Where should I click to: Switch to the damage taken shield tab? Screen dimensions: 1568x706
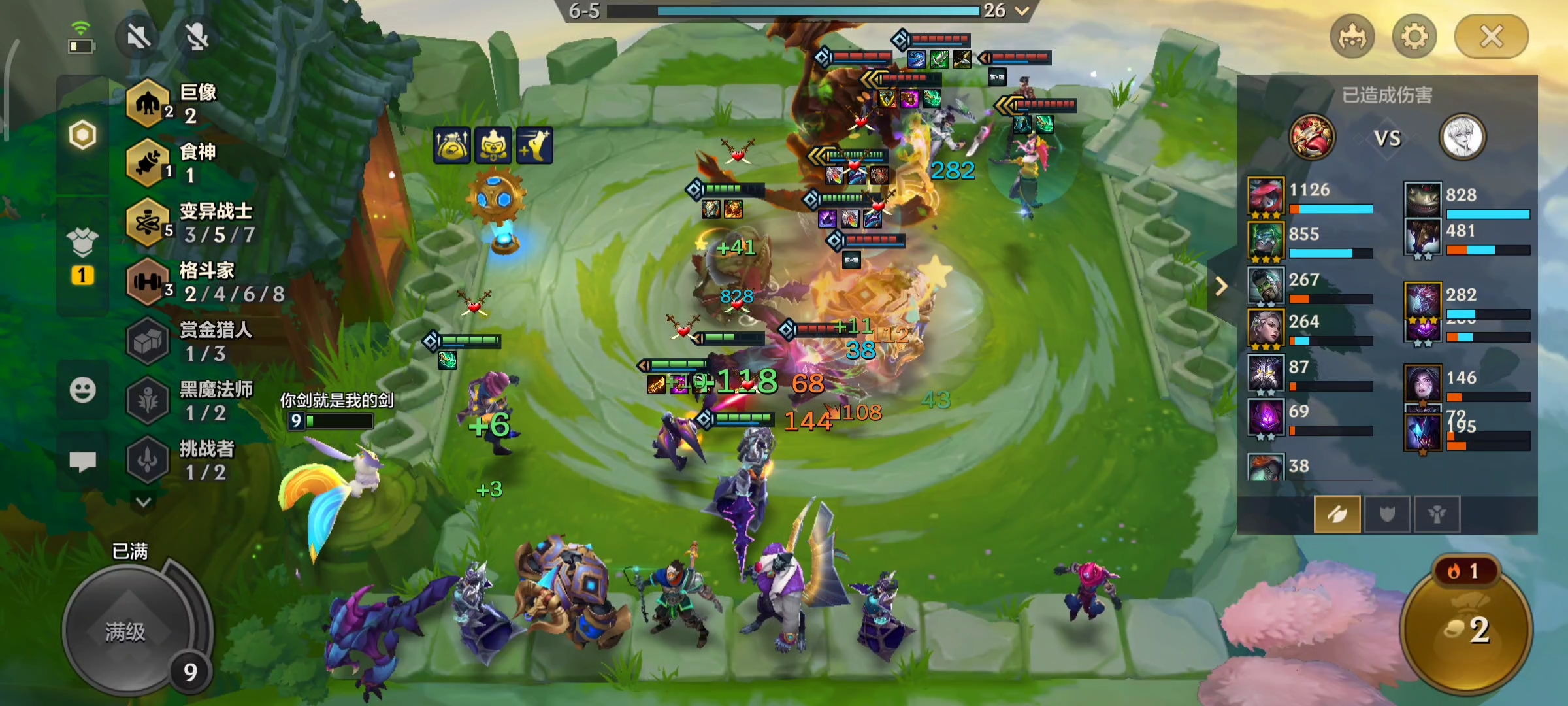coord(1387,514)
